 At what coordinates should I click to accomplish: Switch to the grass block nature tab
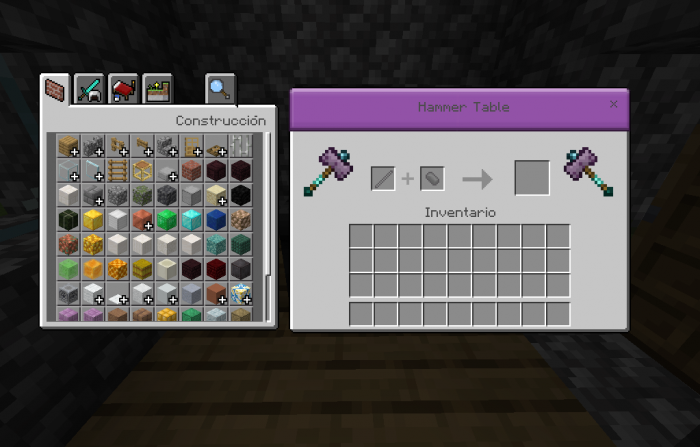(x=157, y=90)
